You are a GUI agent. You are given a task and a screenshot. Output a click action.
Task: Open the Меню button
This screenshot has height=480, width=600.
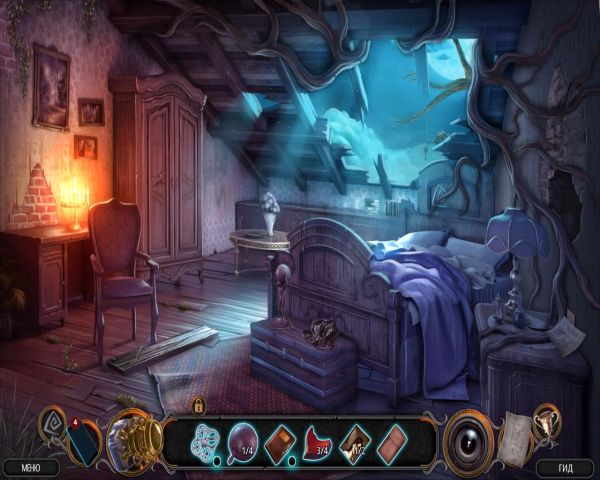[x=30, y=467]
